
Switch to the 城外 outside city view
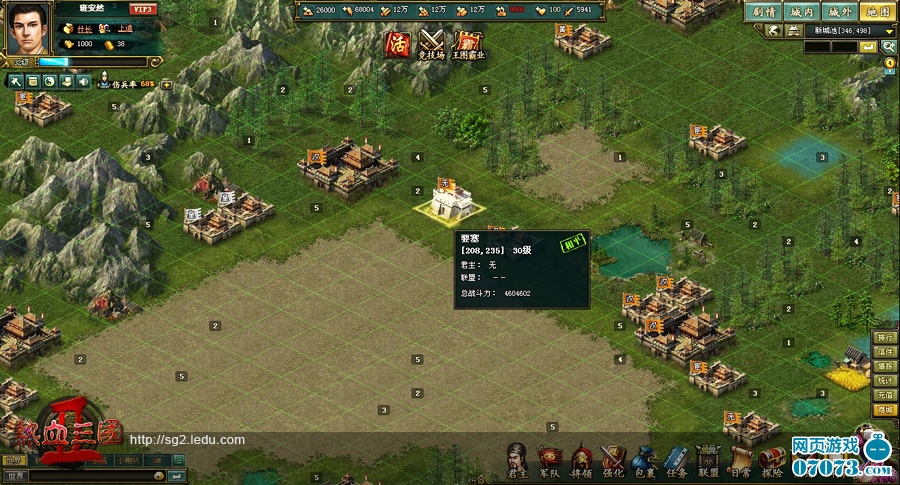coord(838,13)
